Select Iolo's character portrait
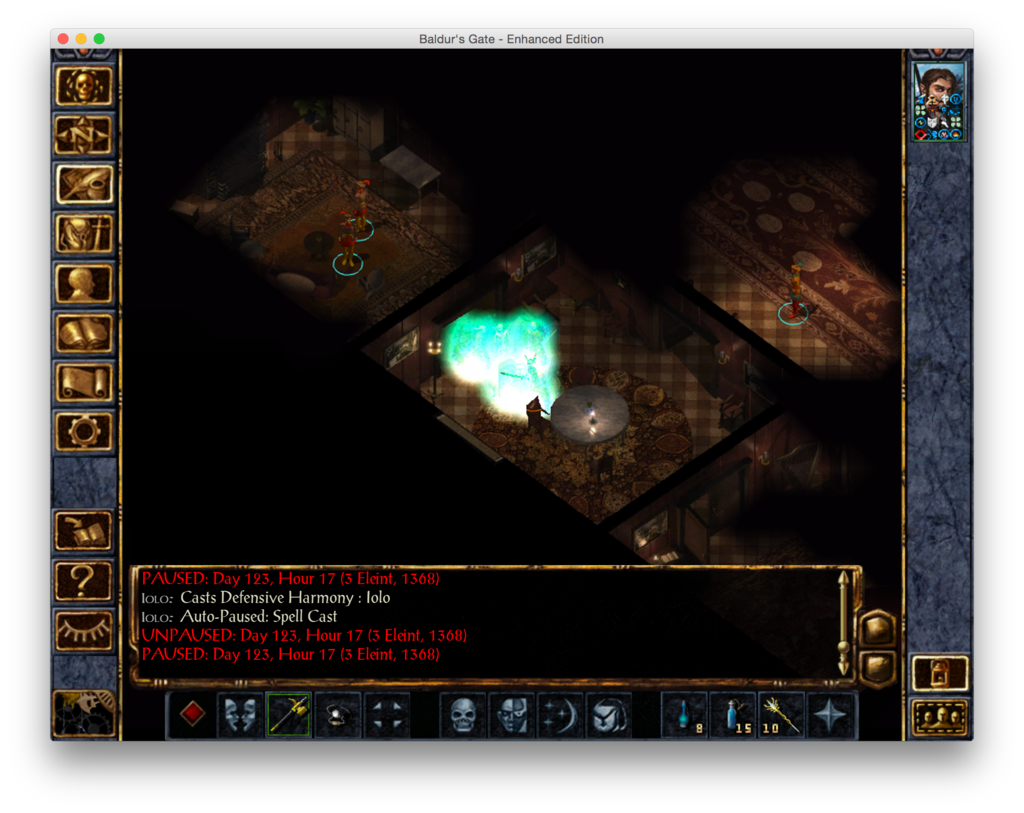Screen dimensions: 1024x813 pos(939,101)
